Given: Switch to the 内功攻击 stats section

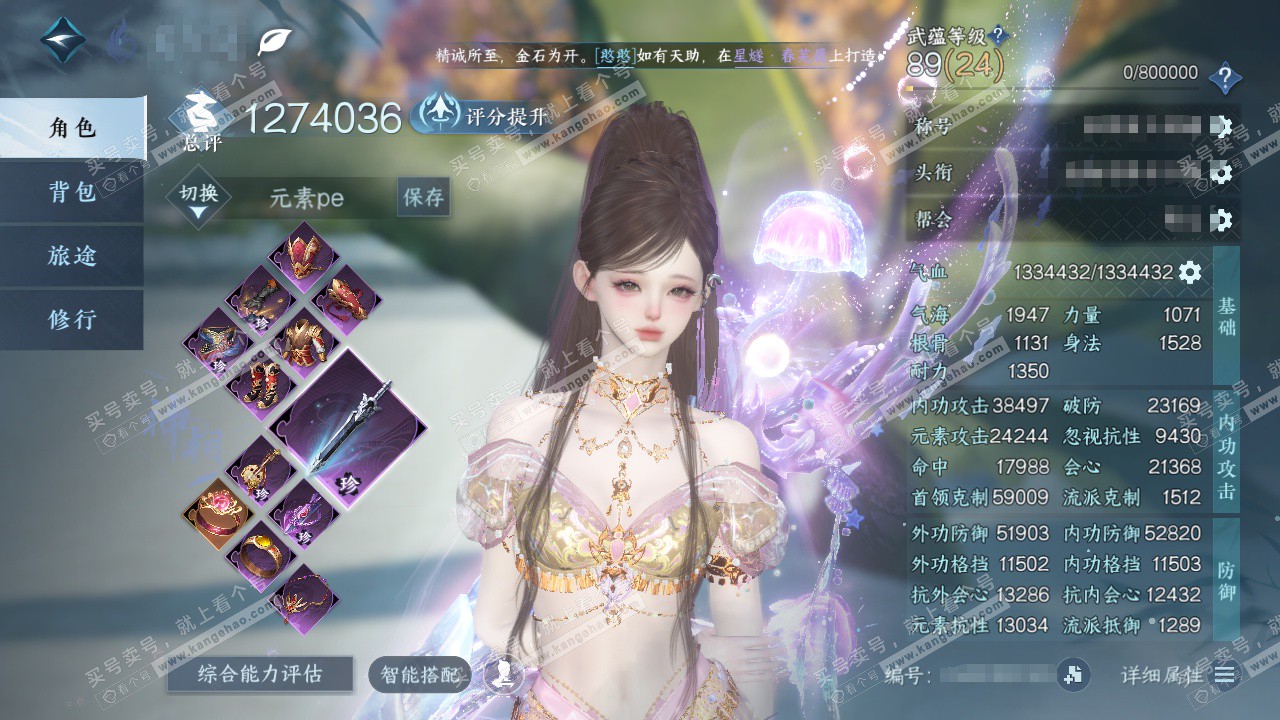Looking at the screenshot, I should point(1226,455).
